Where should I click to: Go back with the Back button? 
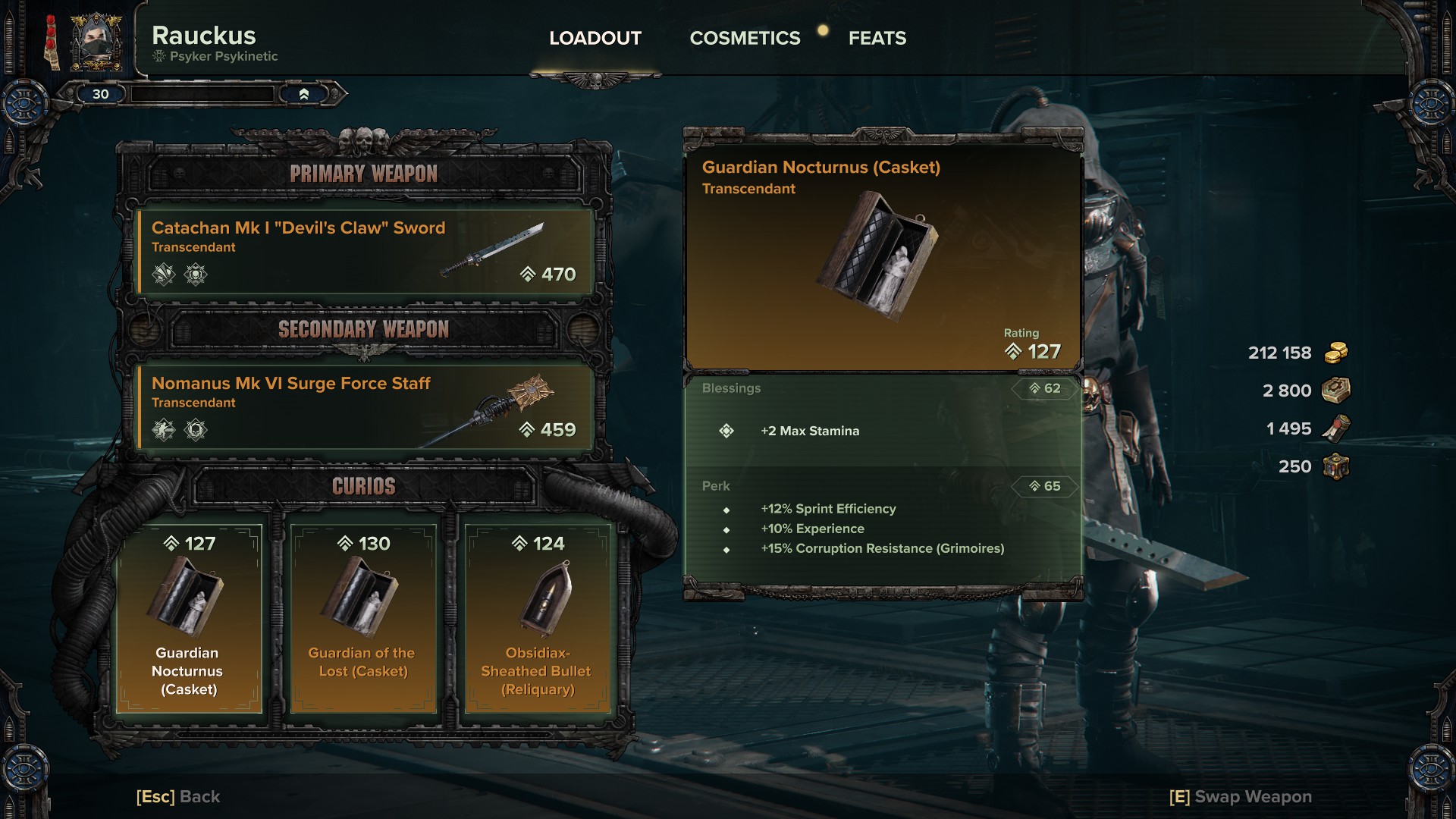(178, 797)
